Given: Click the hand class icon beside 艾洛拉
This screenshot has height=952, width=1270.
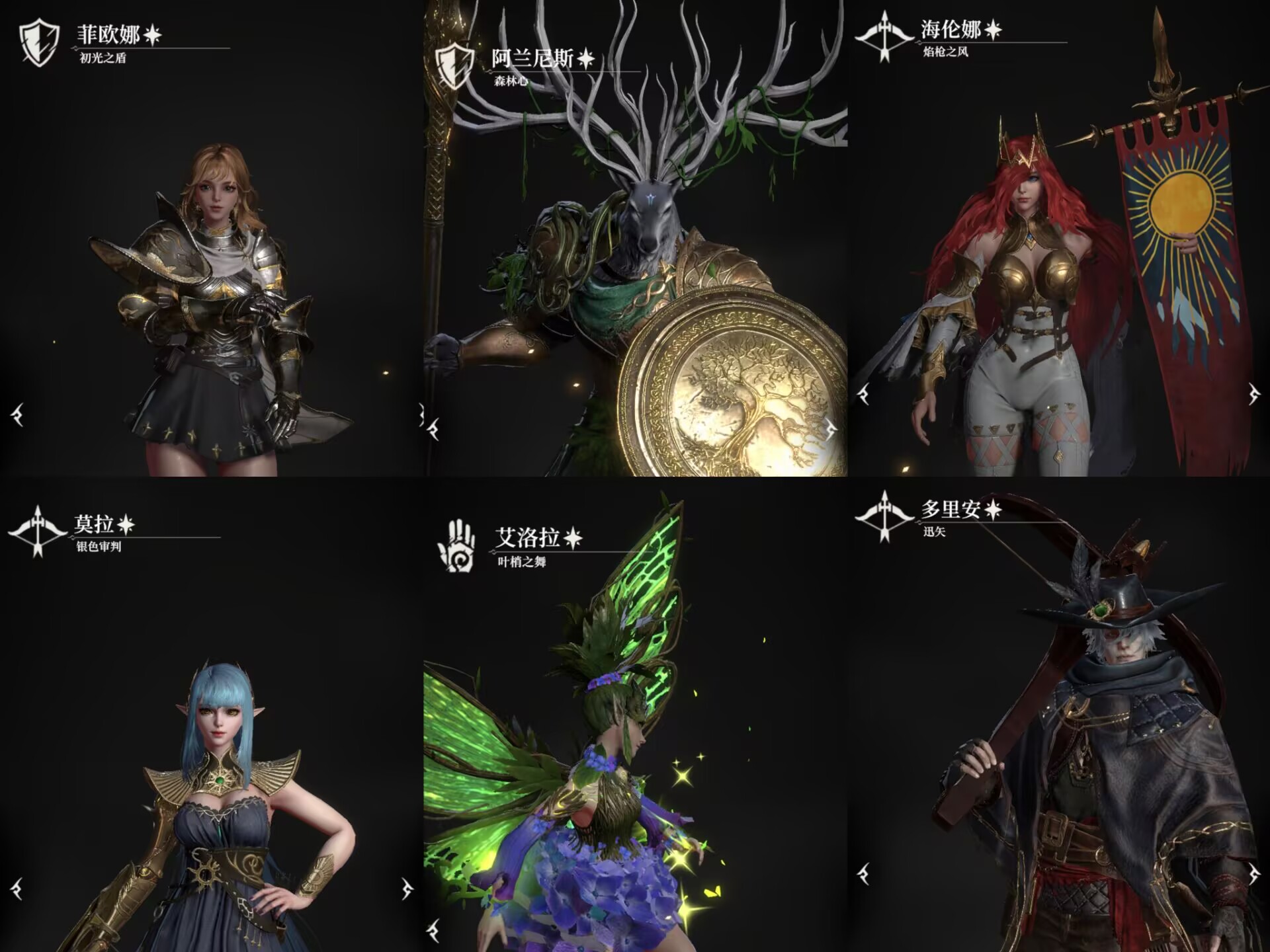Looking at the screenshot, I should click(456, 545).
